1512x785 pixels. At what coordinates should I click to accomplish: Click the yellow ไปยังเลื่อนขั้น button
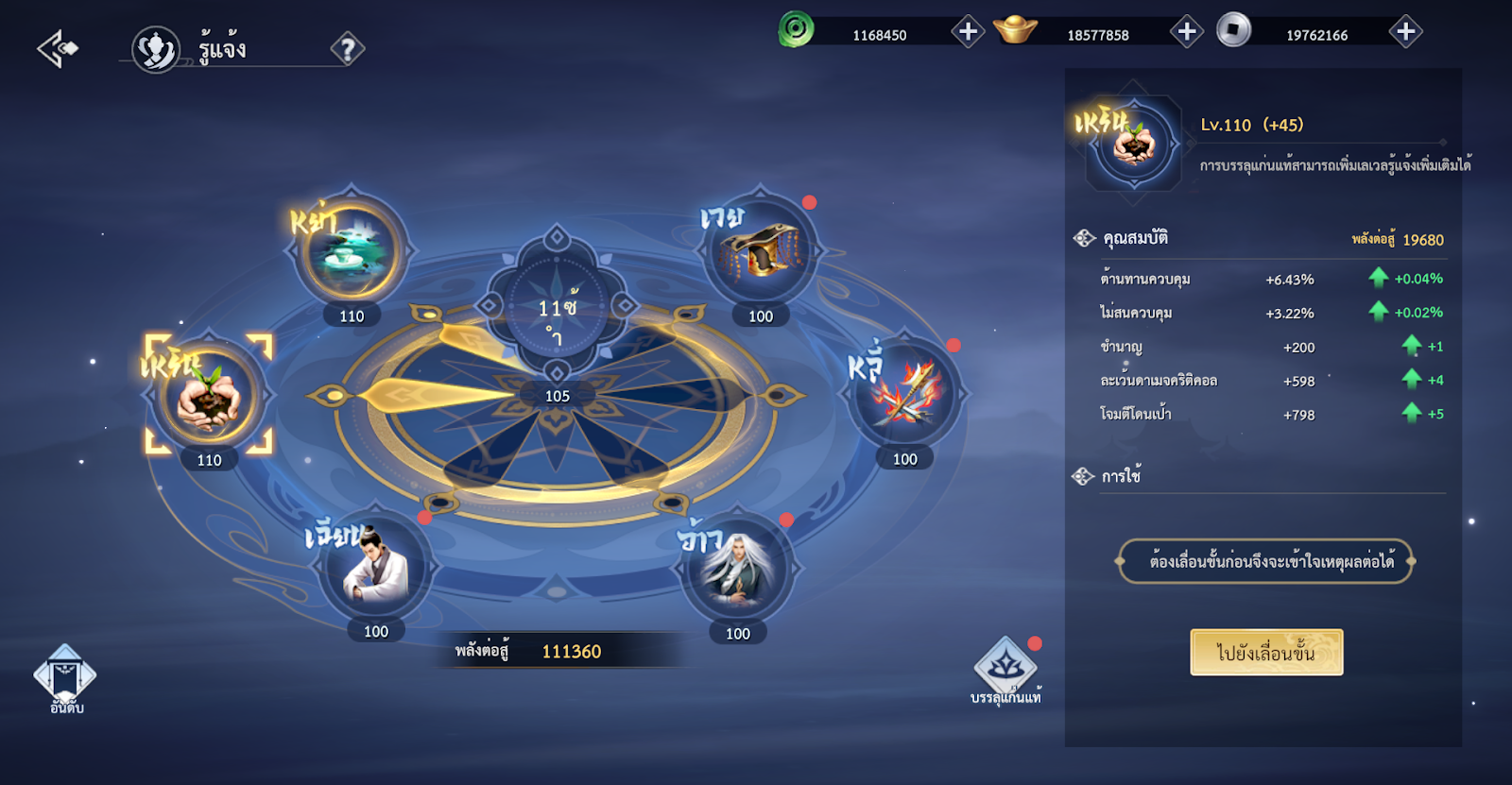click(1266, 653)
